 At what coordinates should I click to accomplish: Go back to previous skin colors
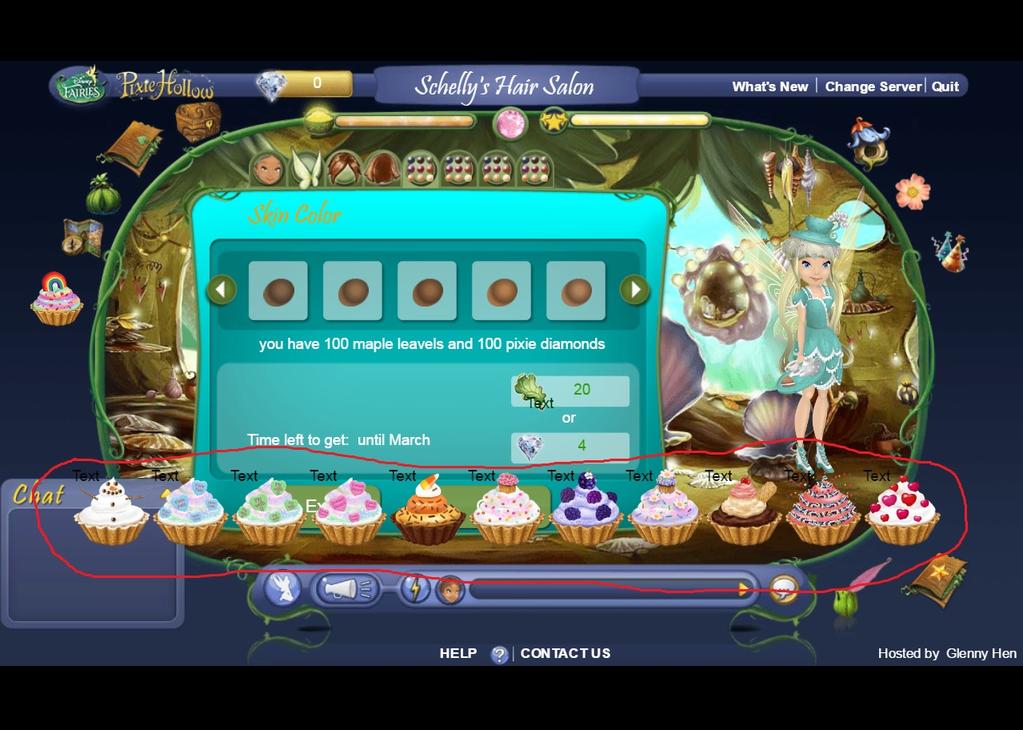(221, 290)
